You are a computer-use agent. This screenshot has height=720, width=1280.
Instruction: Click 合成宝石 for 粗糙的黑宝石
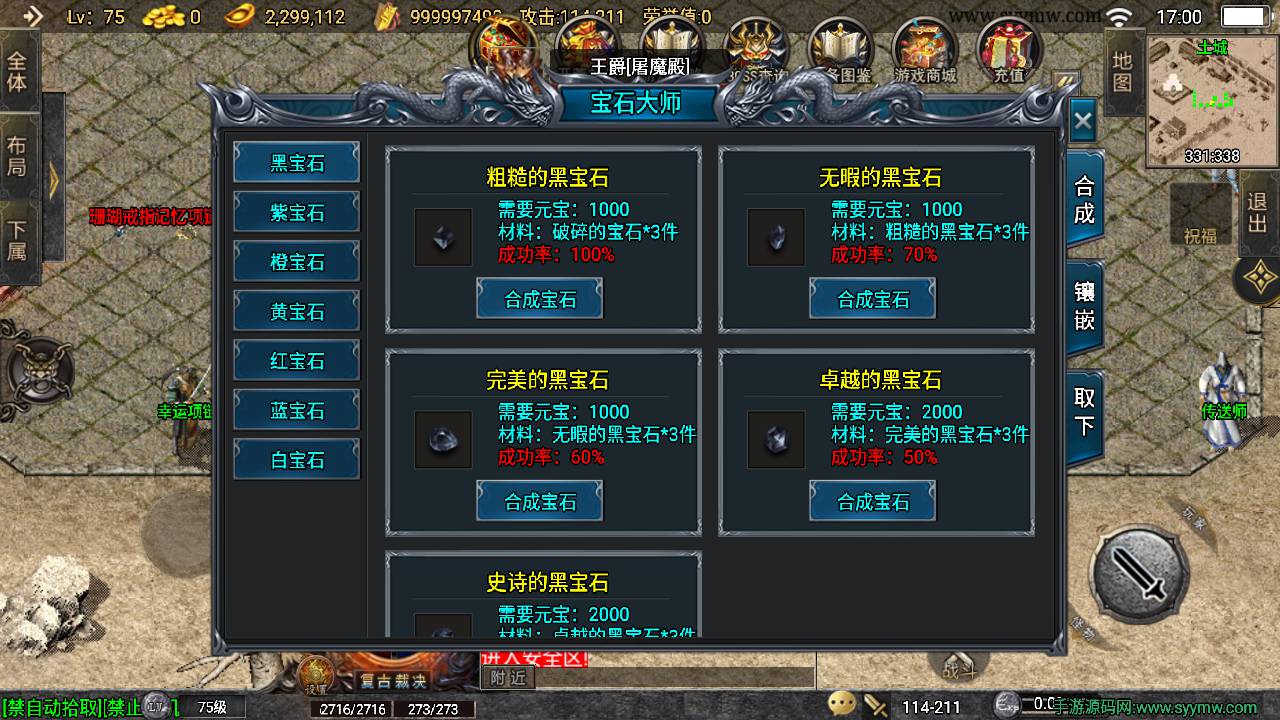pos(540,297)
